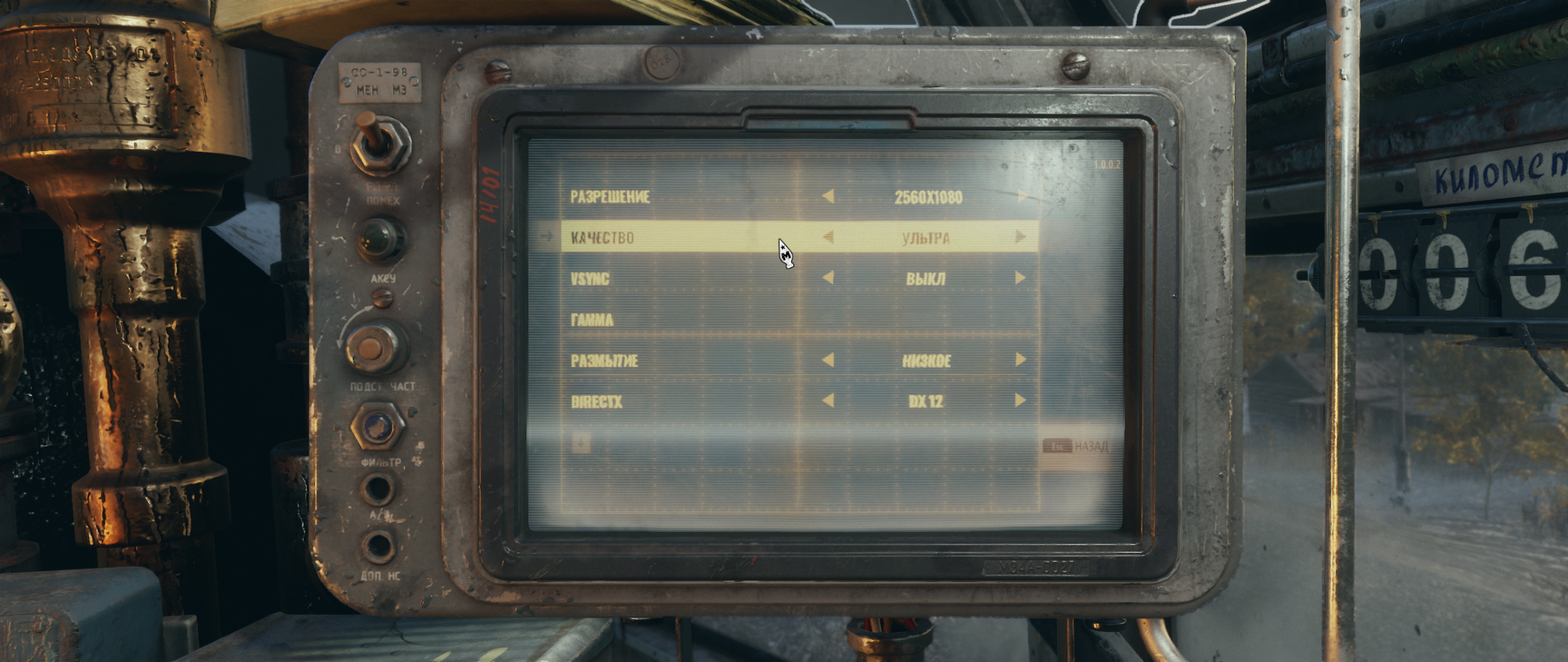The width and height of the screenshot is (1568, 662).
Task: Open the Гамма setting
Action: tap(593, 320)
